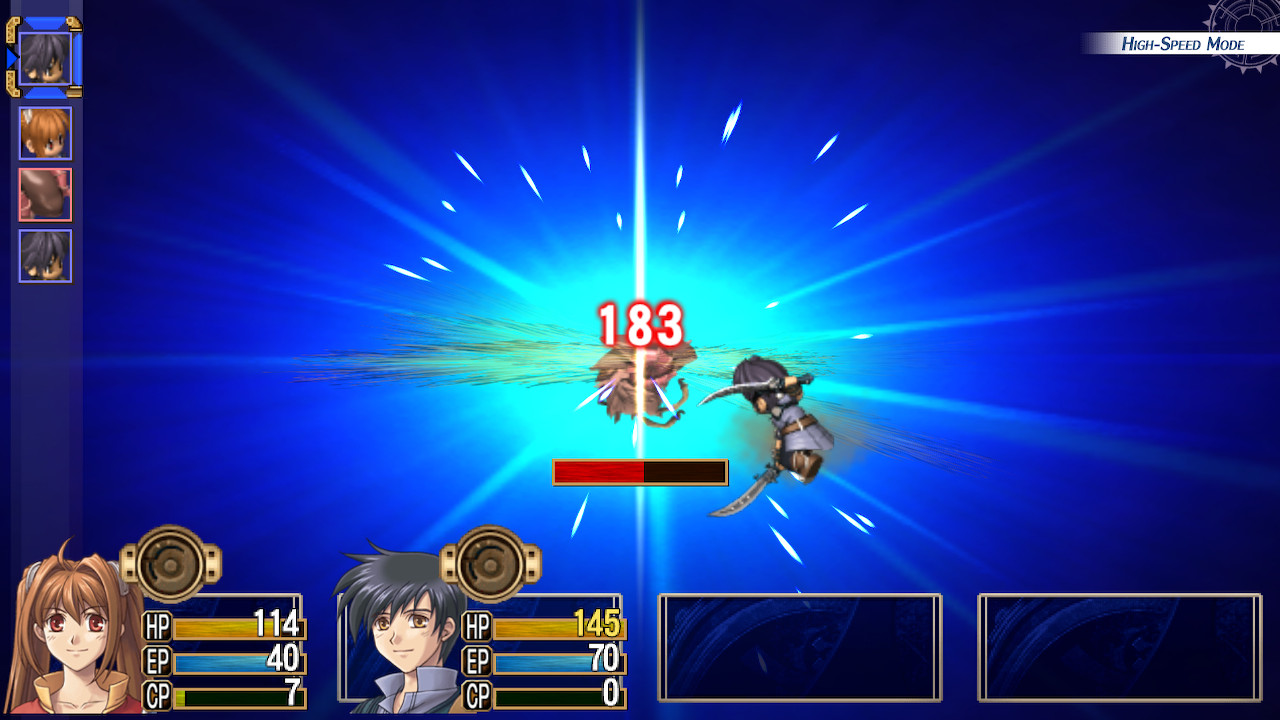The height and width of the screenshot is (720, 1280).
Task: Click Estelle's portrait in the turn order bar
Action: (x=45, y=133)
